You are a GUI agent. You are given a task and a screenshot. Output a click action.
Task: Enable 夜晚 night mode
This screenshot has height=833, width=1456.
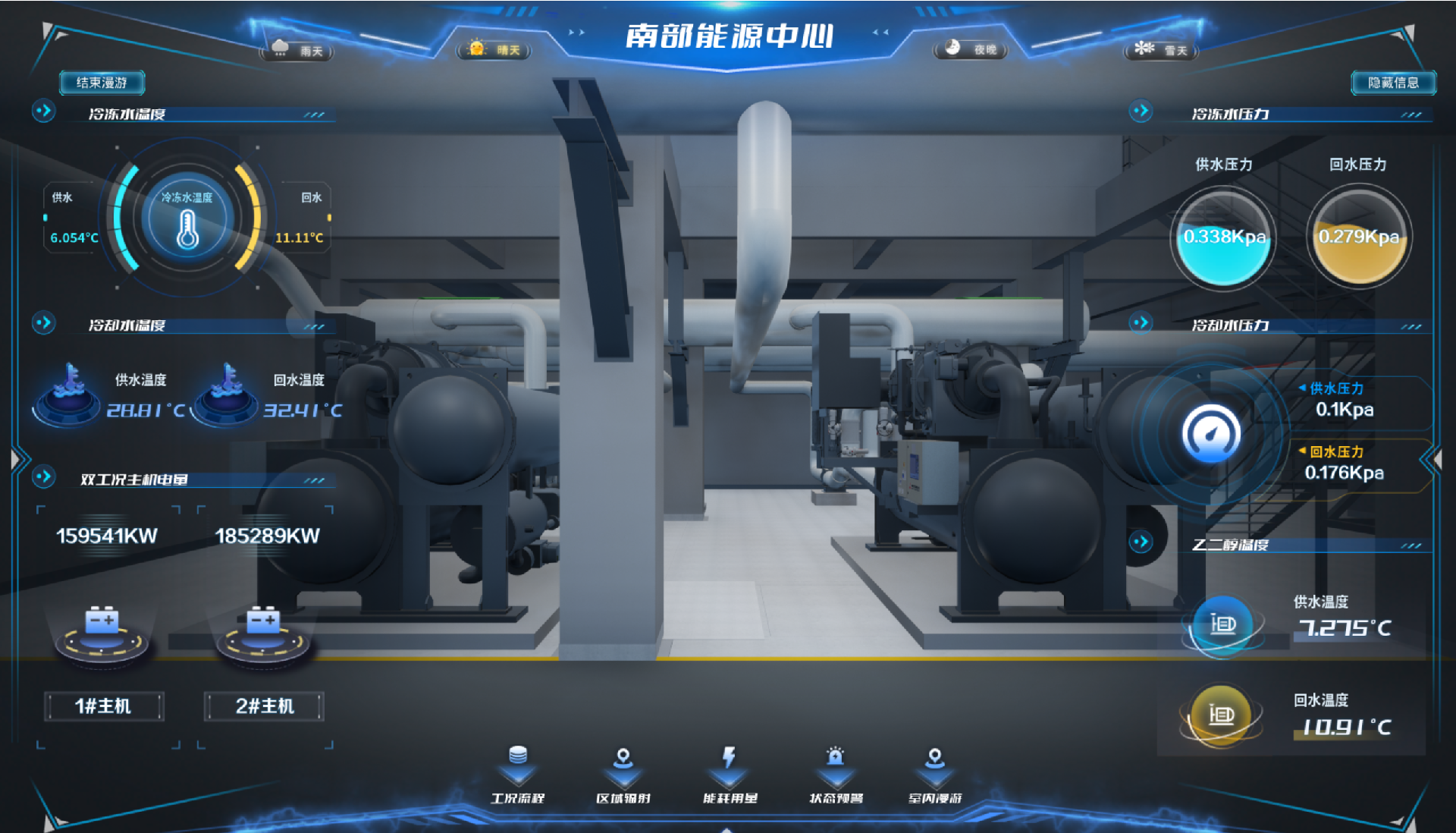(971, 49)
